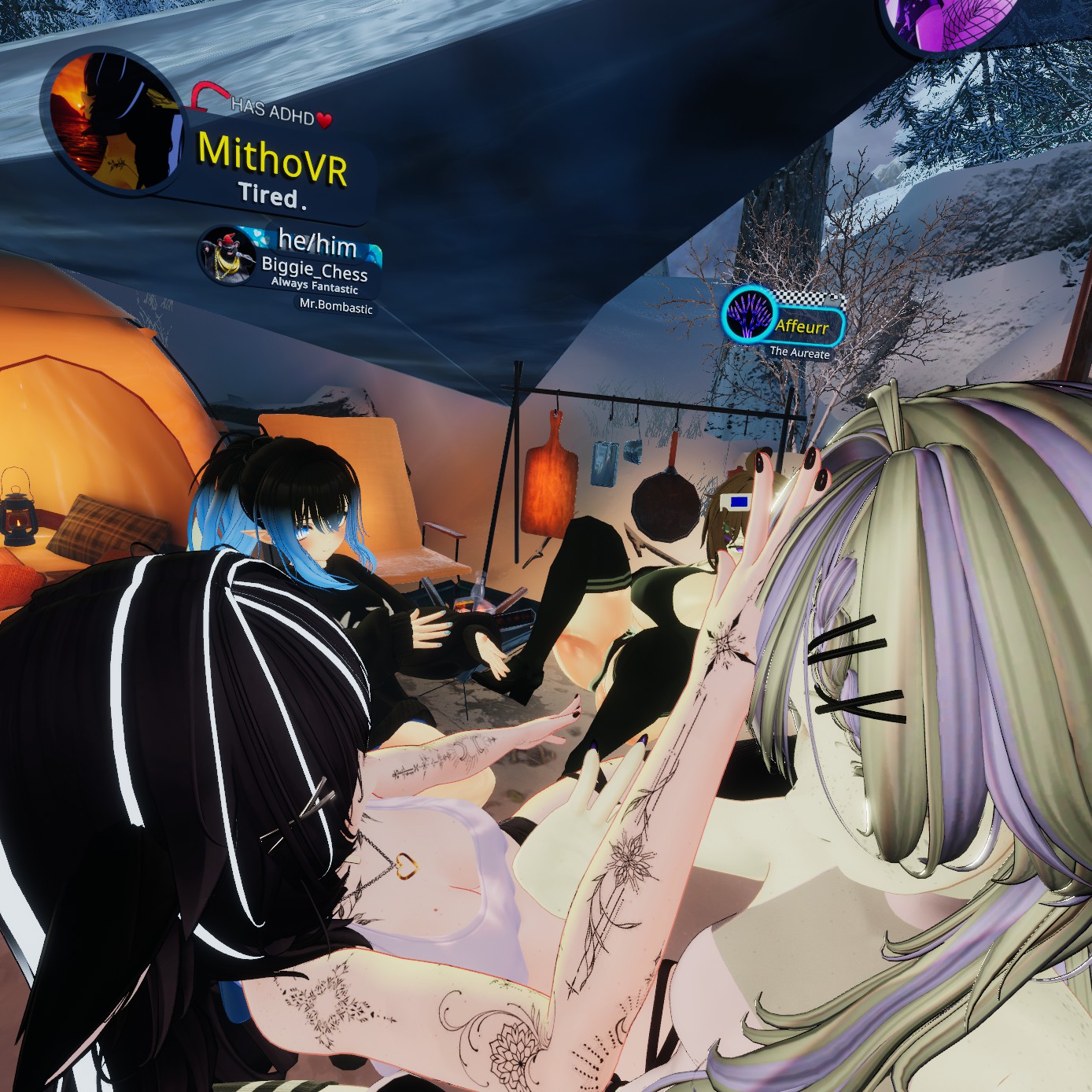Select the MithoVR nameplate
Image resolution: width=1092 pixels, height=1092 pixels.
coord(271,160)
